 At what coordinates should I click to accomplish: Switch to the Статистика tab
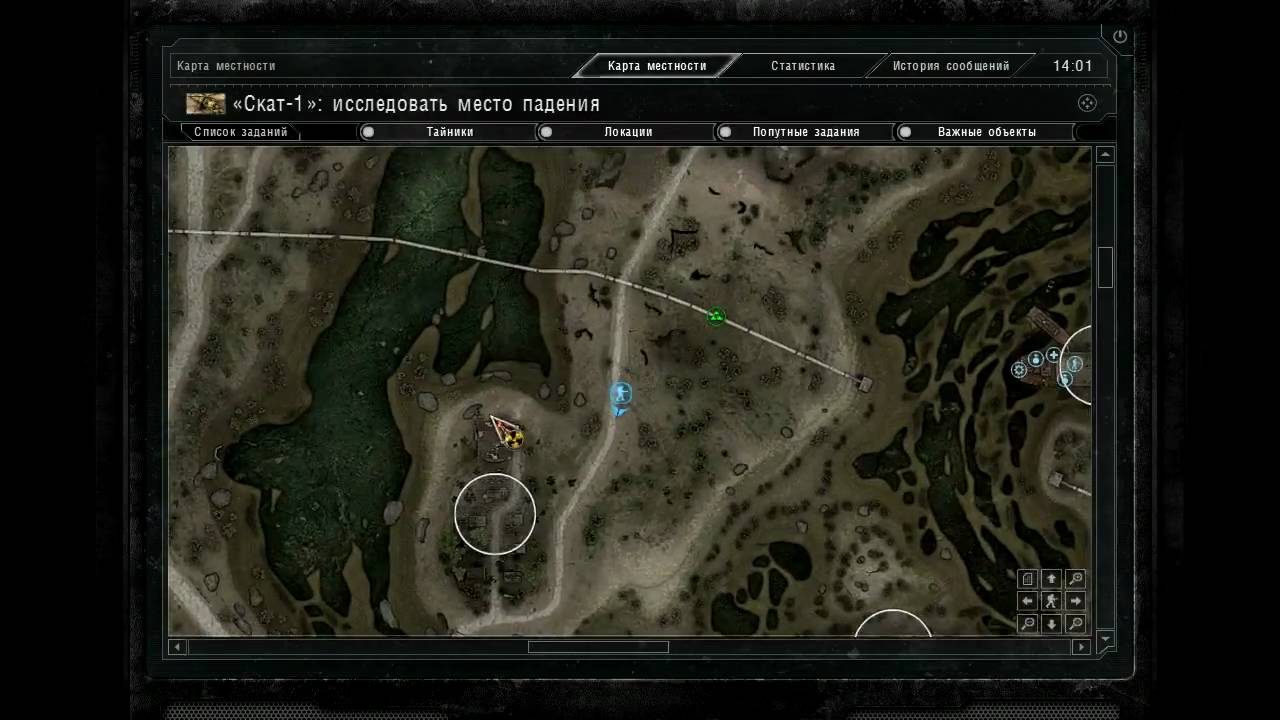coord(802,66)
